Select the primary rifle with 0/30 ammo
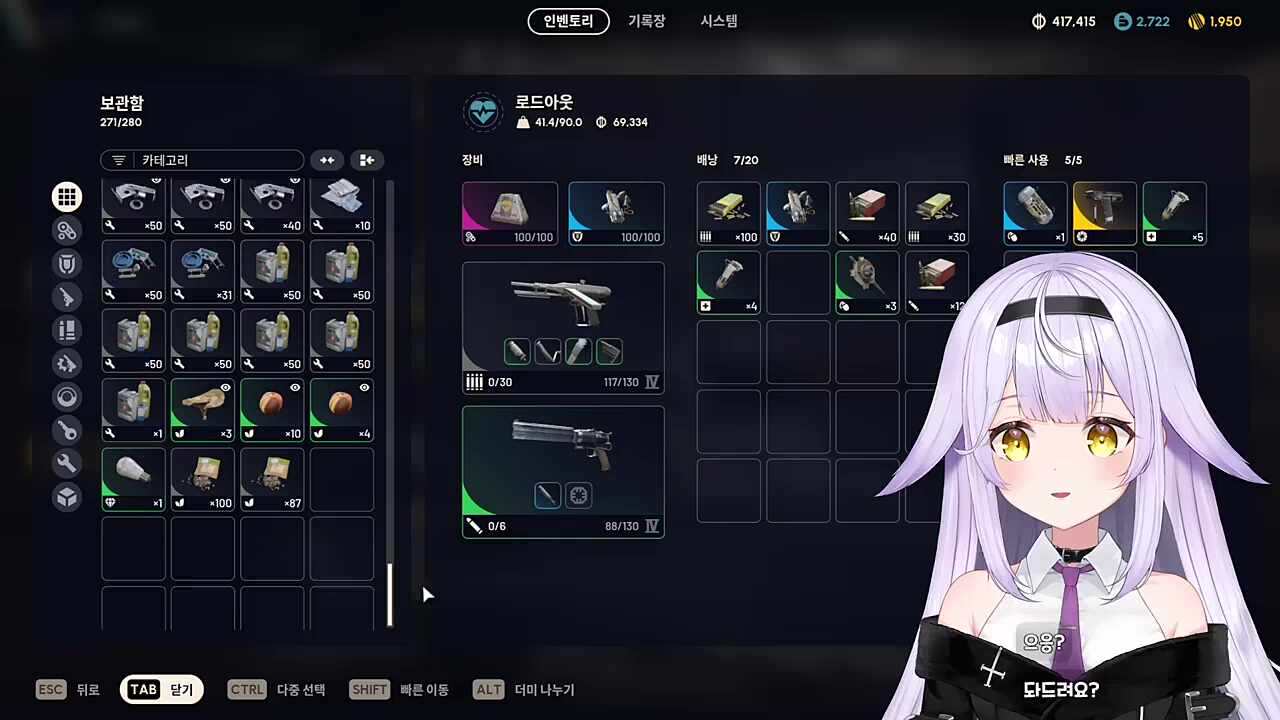Screen dimensions: 1280x720 (x=563, y=326)
